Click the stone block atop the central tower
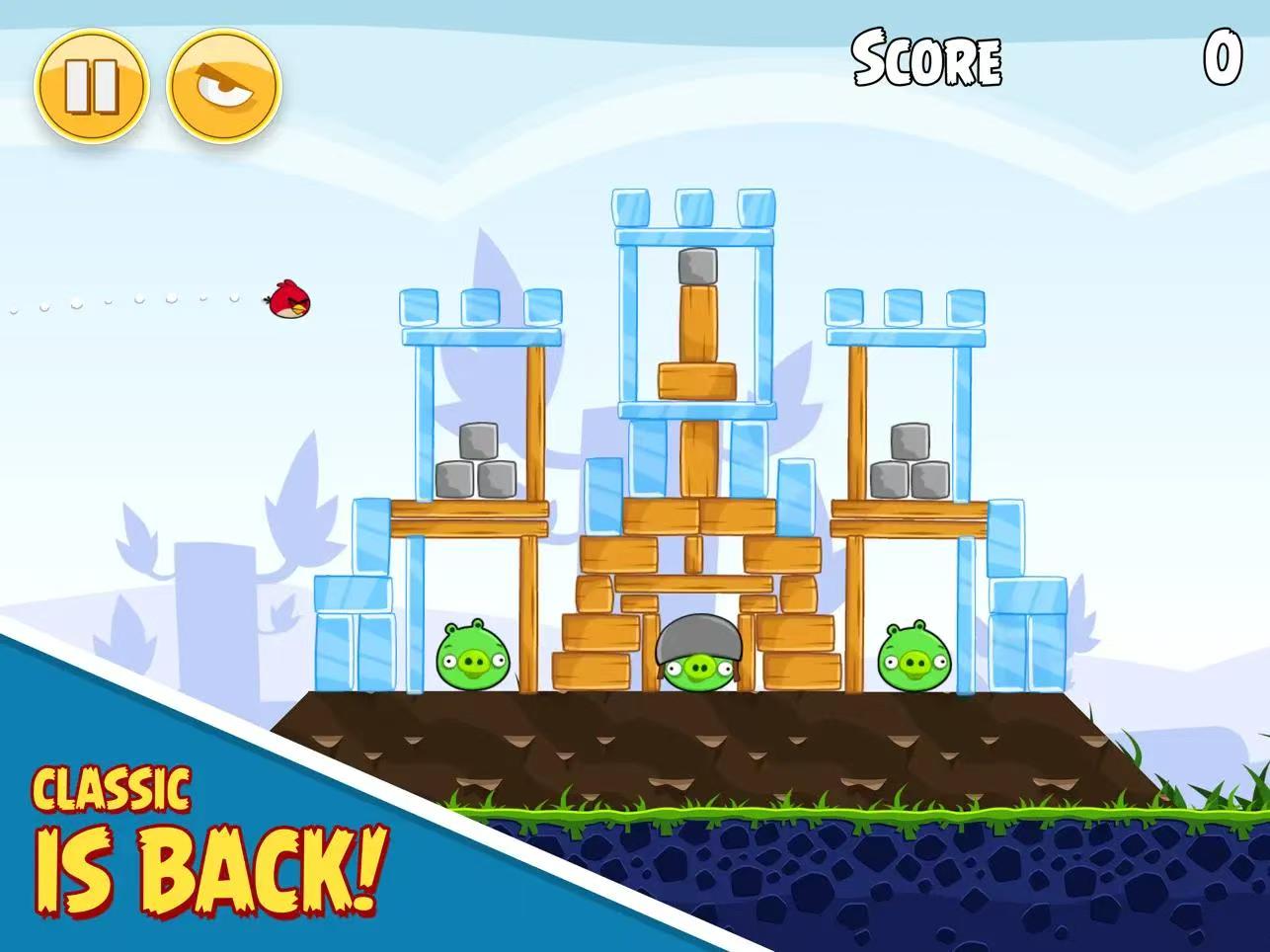 pyautogui.click(x=697, y=267)
